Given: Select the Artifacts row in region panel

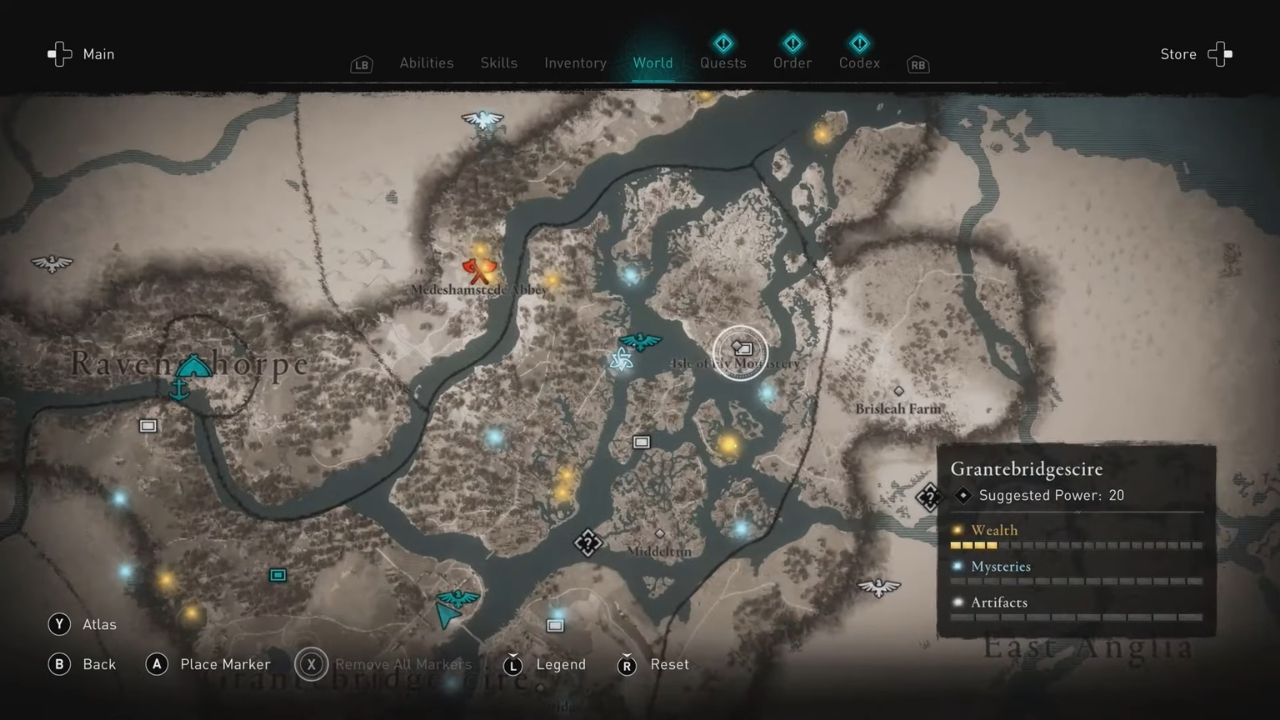Looking at the screenshot, I should point(1076,603).
